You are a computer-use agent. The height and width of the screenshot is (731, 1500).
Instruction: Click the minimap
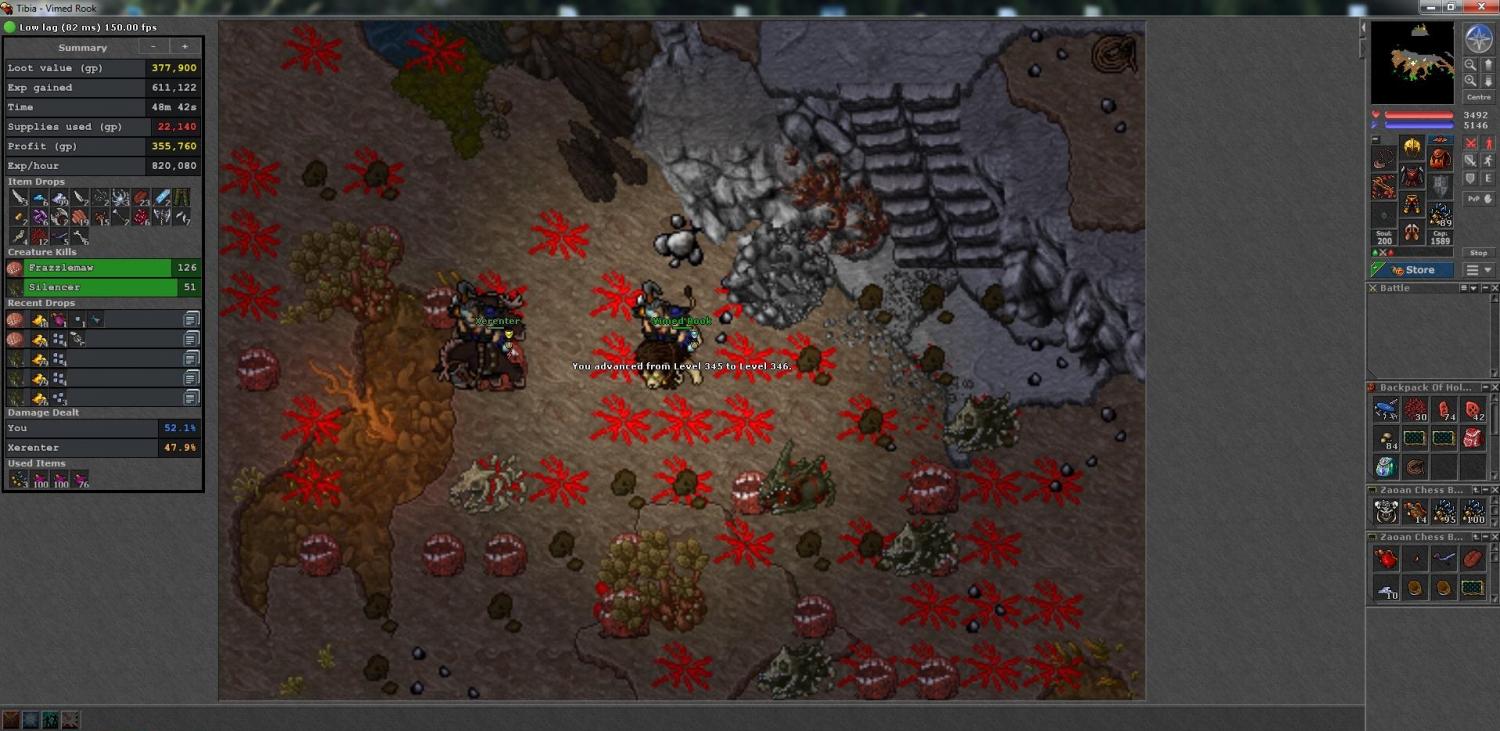1412,63
